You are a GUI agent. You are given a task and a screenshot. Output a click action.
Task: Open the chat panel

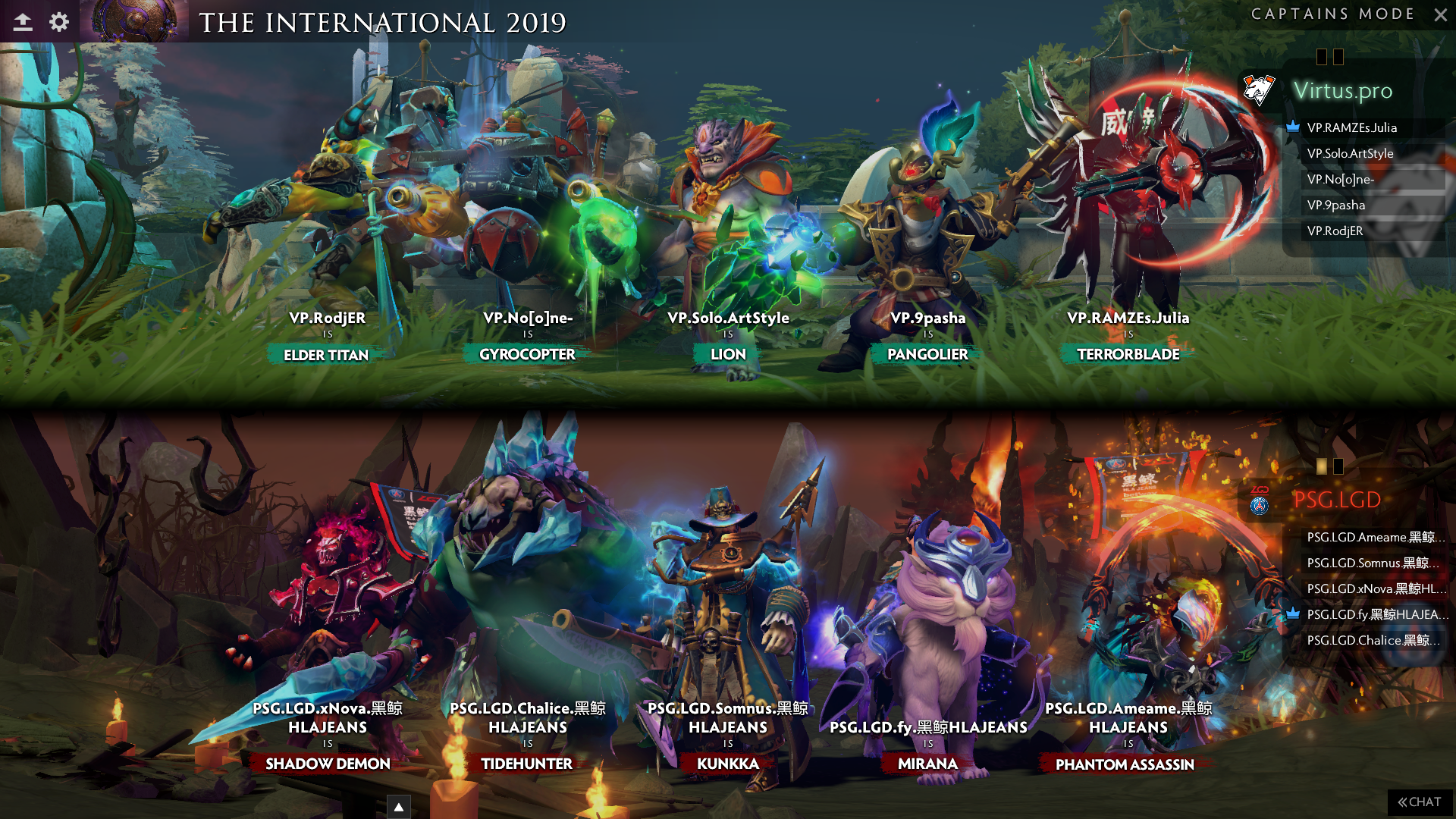point(1420,802)
